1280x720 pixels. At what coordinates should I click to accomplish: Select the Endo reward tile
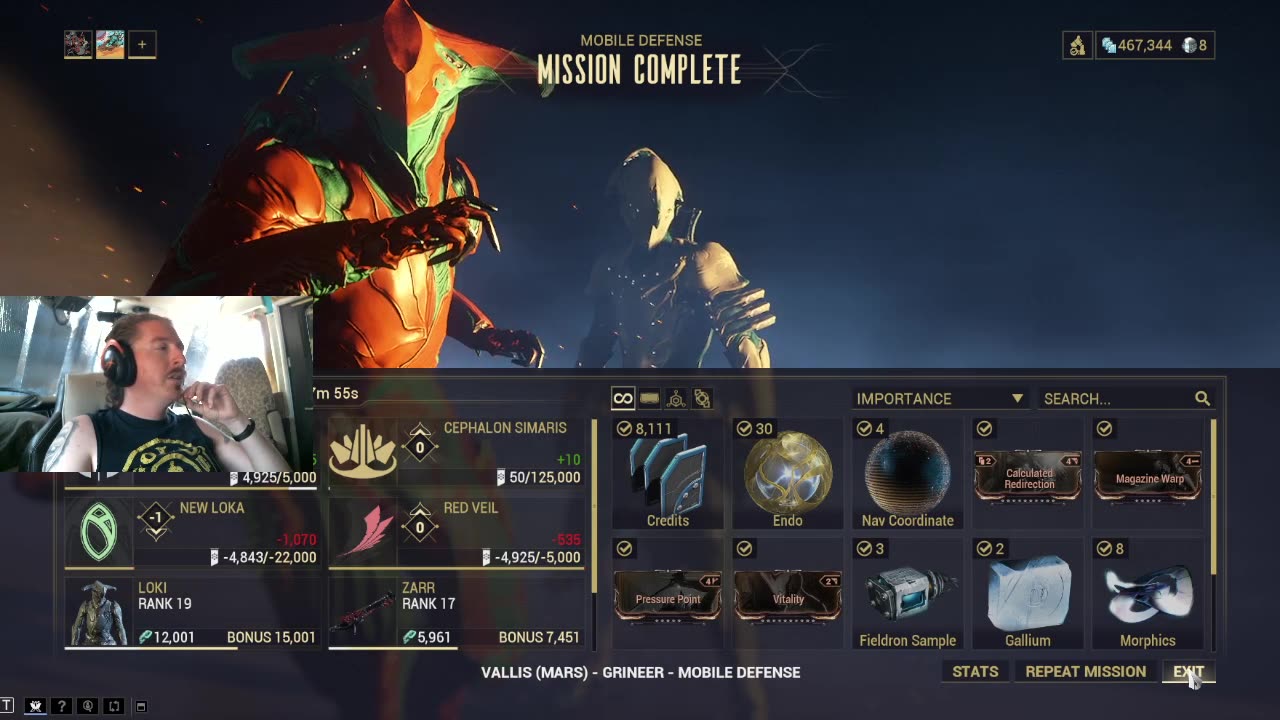(788, 475)
